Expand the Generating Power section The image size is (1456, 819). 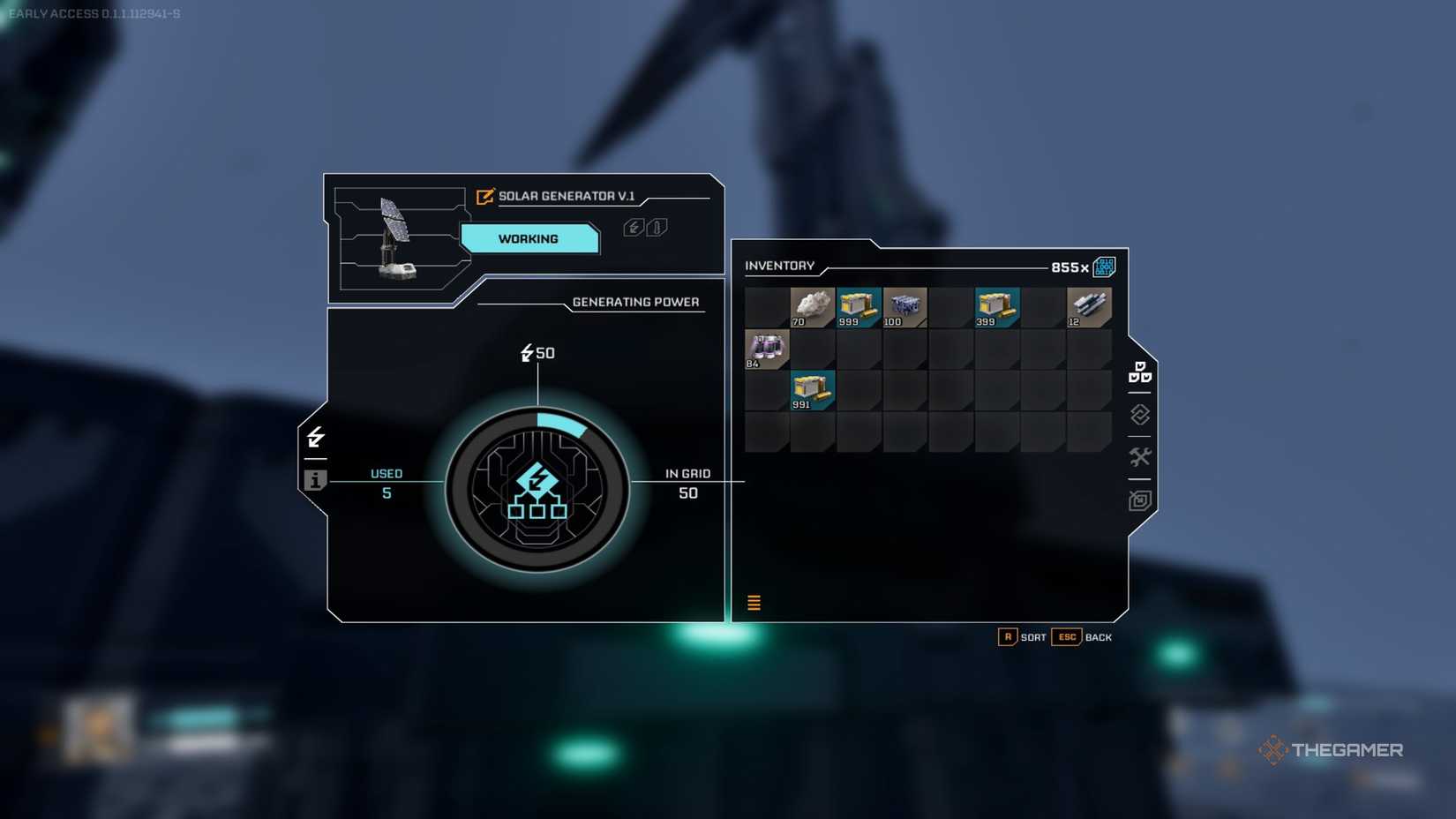(637, 302)
